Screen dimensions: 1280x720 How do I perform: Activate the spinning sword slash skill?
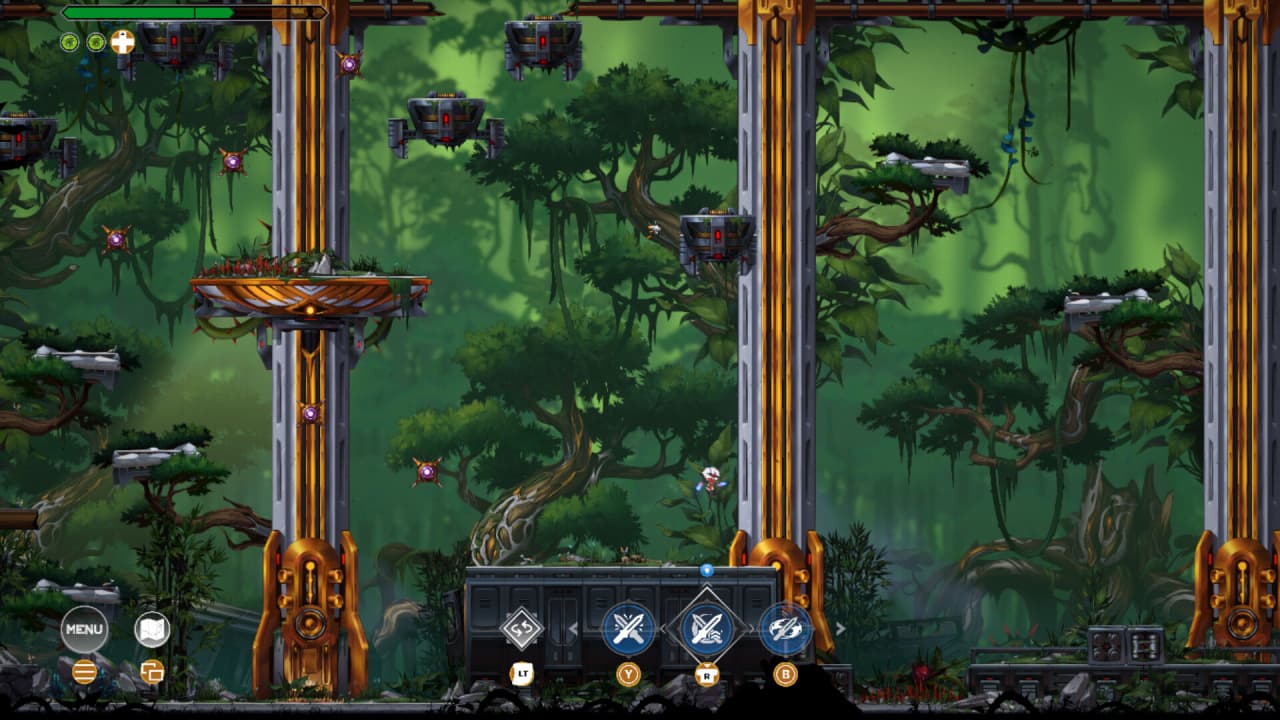tap(786, 629)
